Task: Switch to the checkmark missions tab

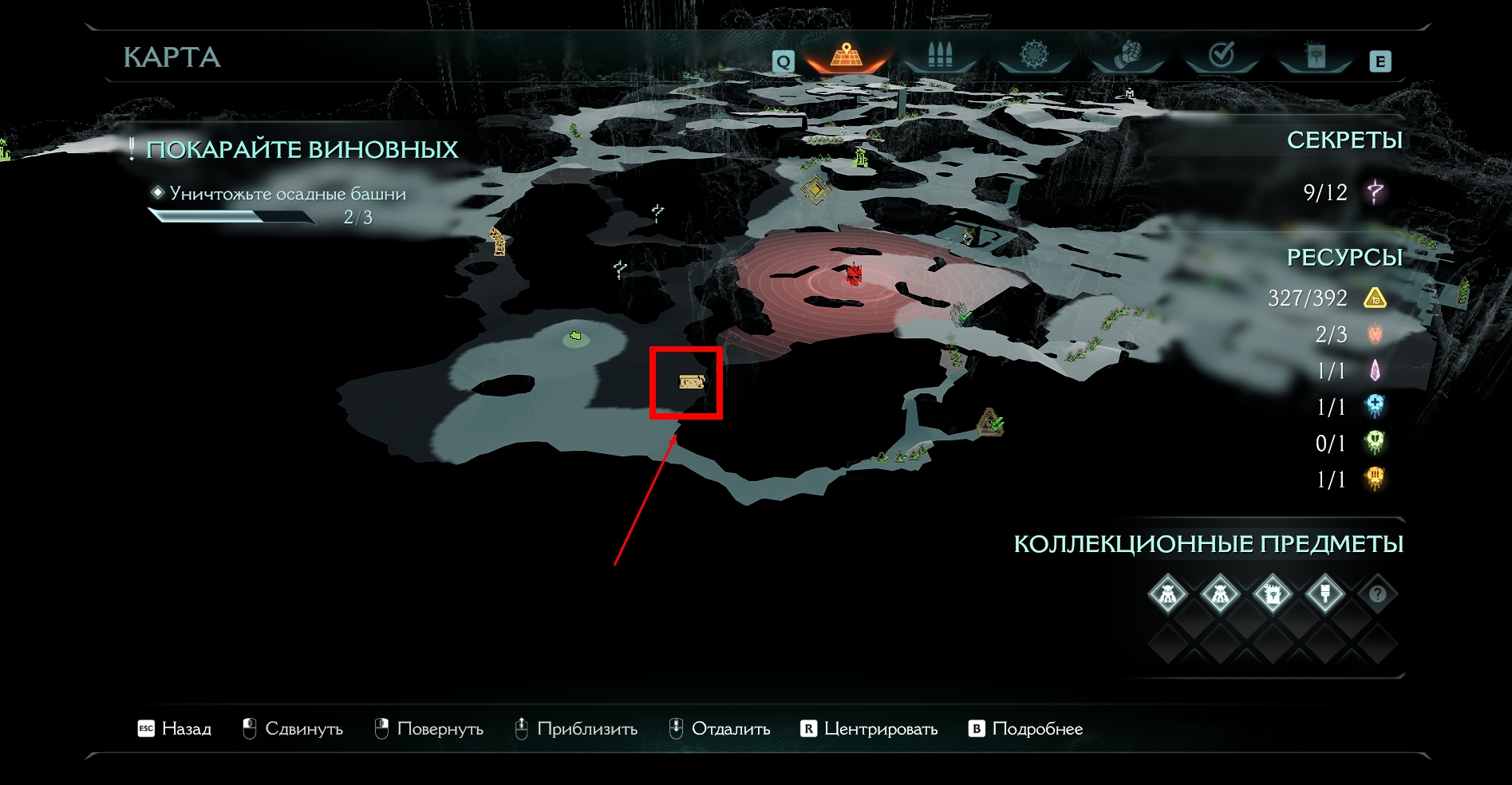Action: [1222, 56]
